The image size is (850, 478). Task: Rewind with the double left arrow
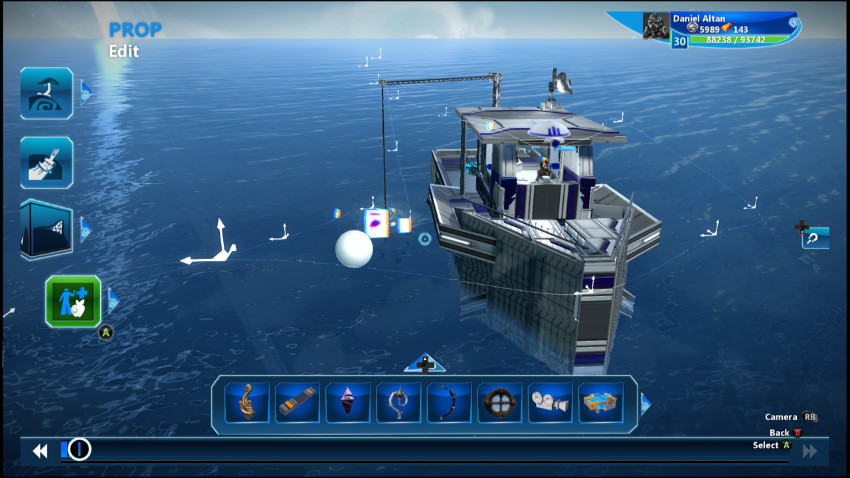(x=40, y=451)
